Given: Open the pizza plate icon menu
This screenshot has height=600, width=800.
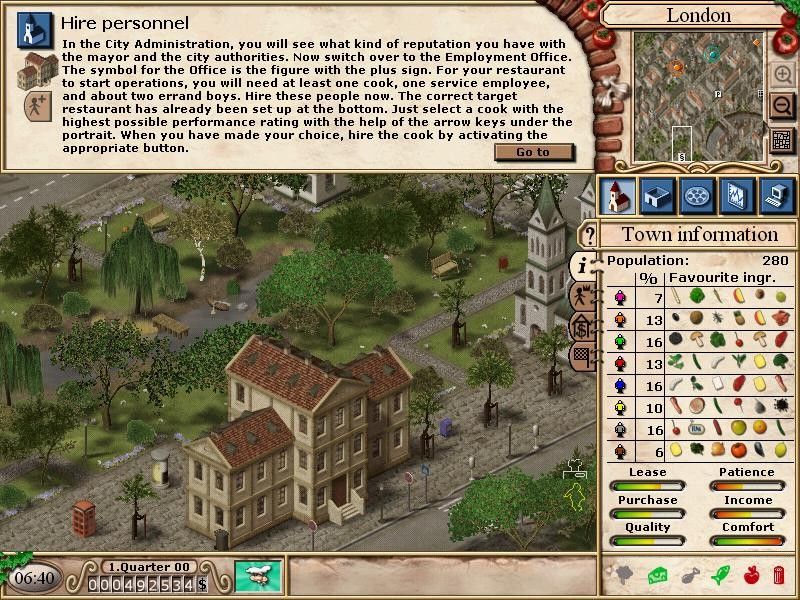Looking at the screenshot, I should (696, 196).
